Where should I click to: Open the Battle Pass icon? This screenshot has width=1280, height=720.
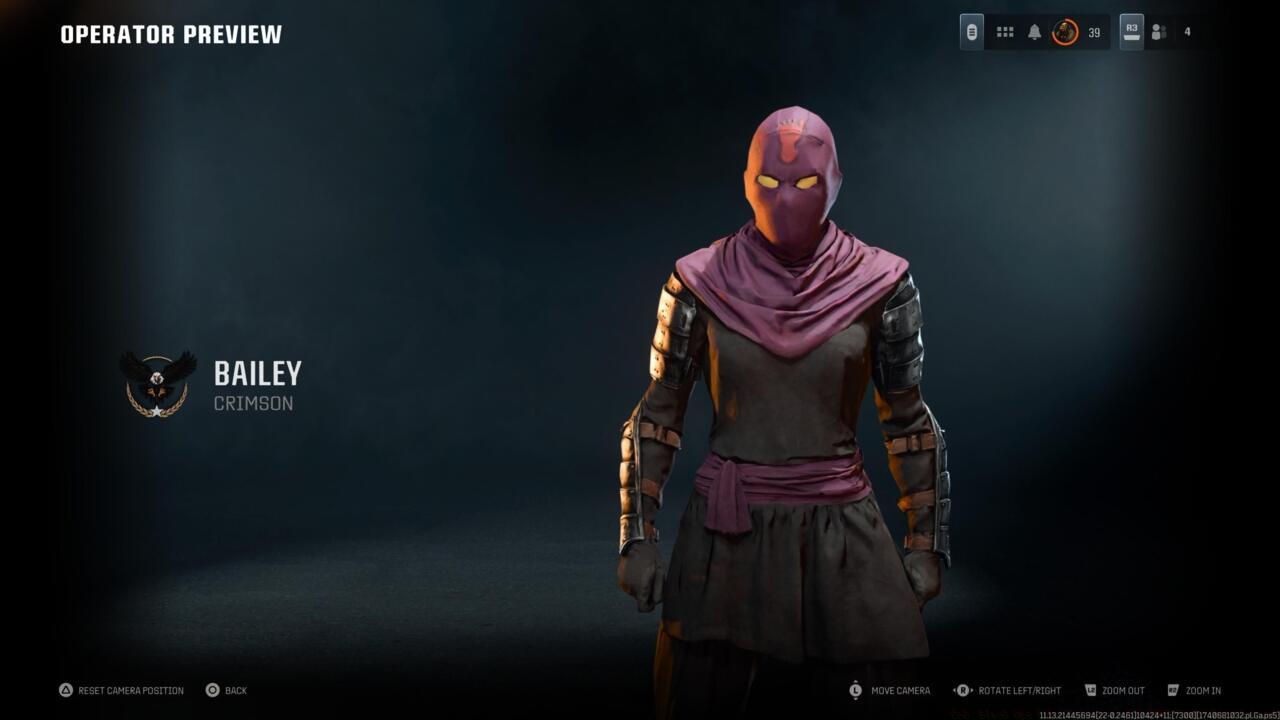click(x=970, y=31)
